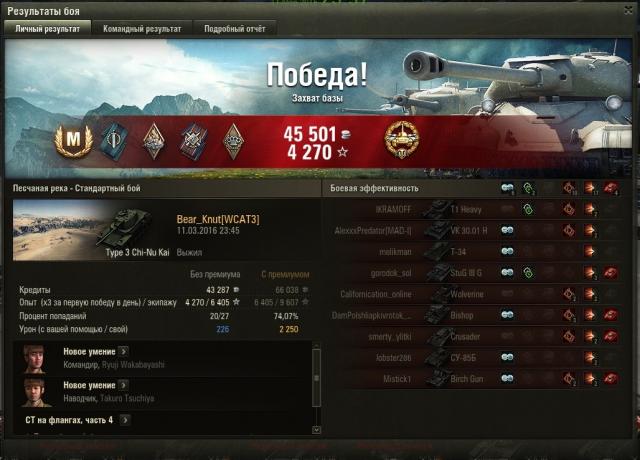The width and height of the screenshot is (640, 460).
Task: Click the commander Ryuji Wakabayashi portrait
Action: (37, 358)
